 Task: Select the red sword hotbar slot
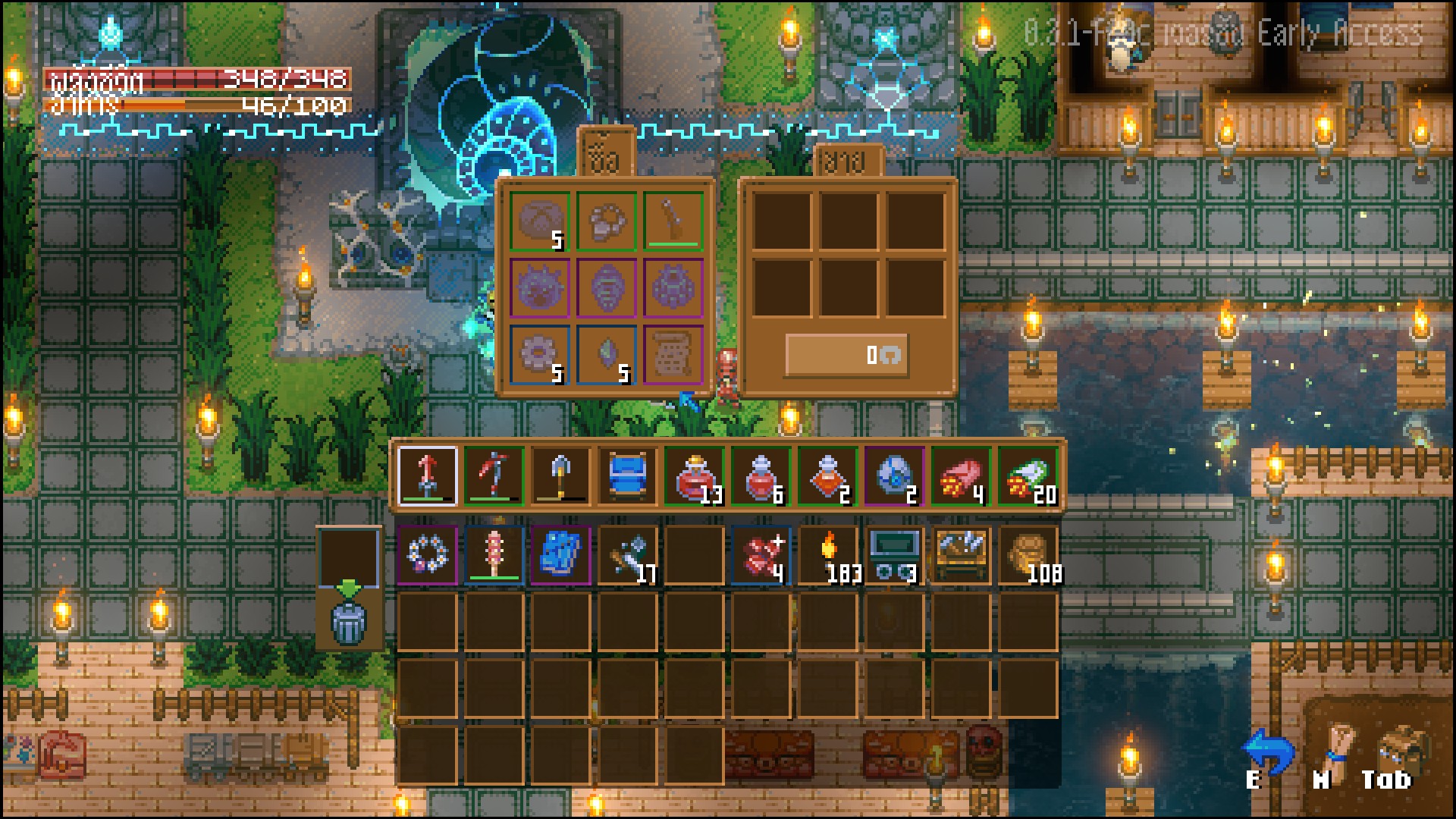pyautogui.click(x=427, y=475)
